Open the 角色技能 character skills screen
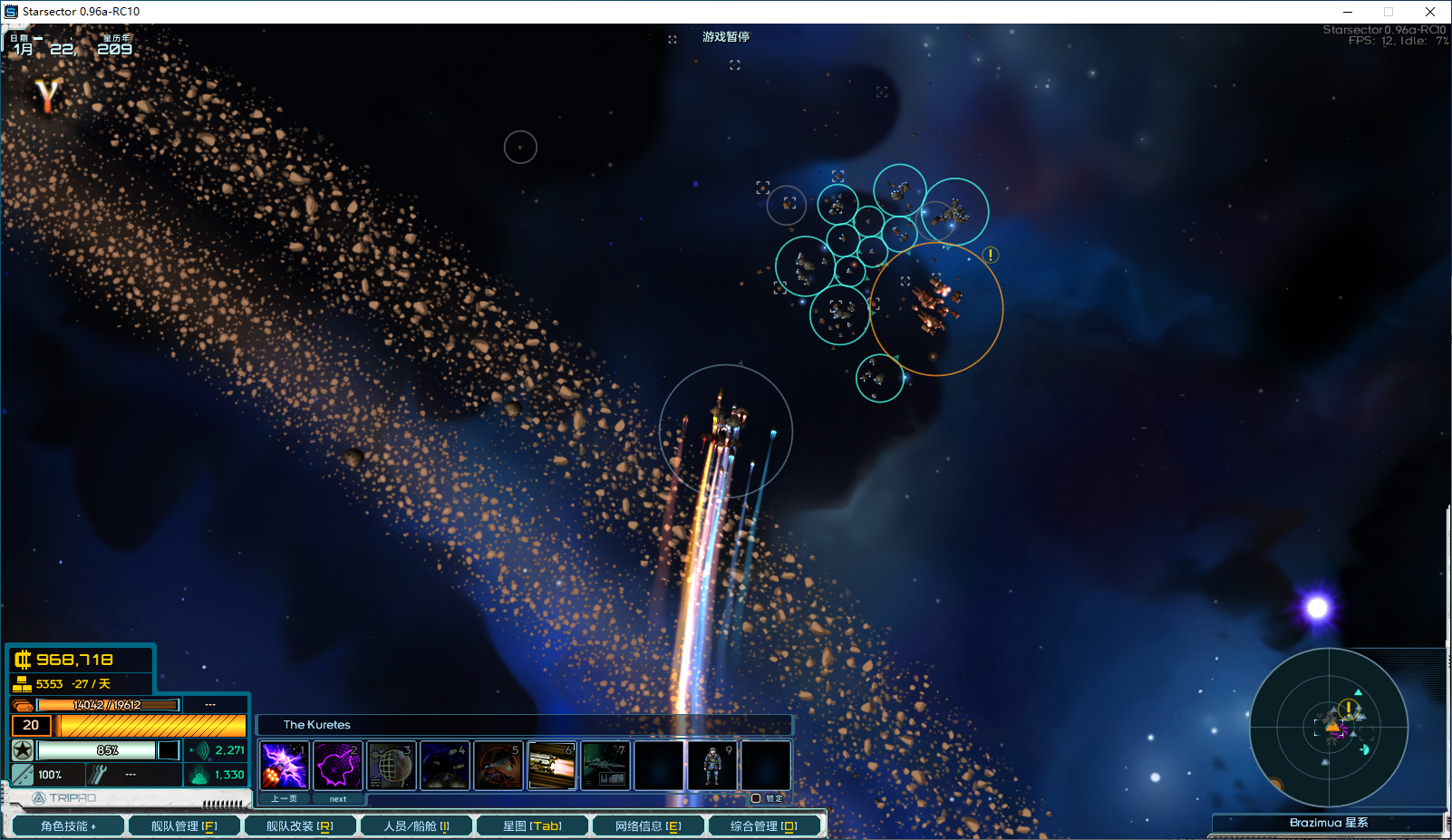The height and width of the screenshot is (840, 1452). 68,826
